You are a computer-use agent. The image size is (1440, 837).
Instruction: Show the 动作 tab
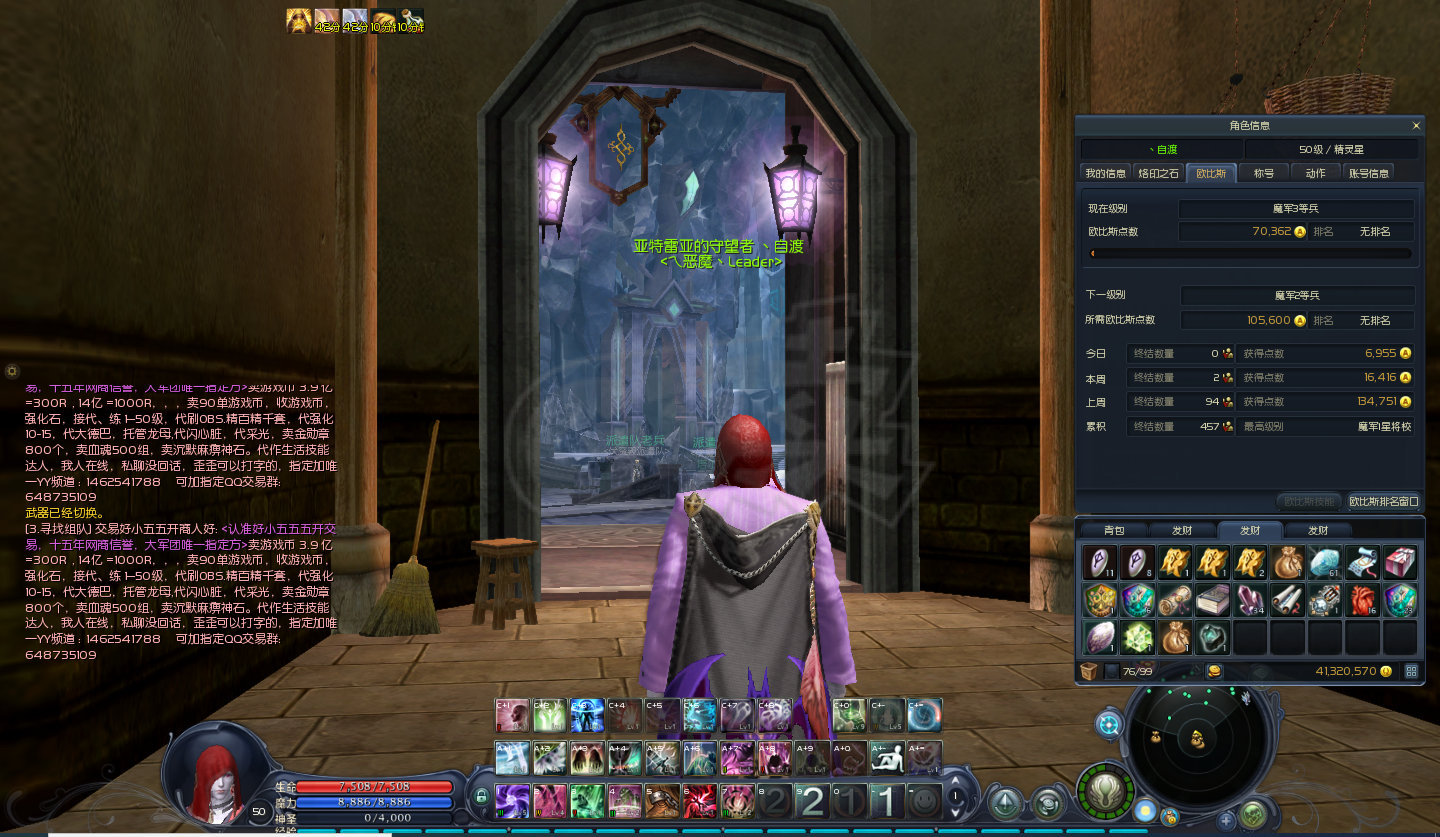click(1315, 173)
